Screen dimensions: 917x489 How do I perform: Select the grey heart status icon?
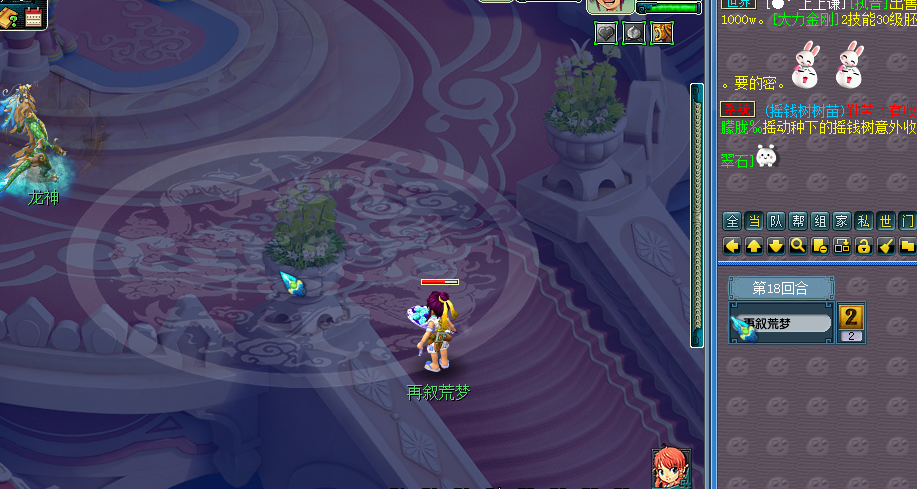[606, 34]
